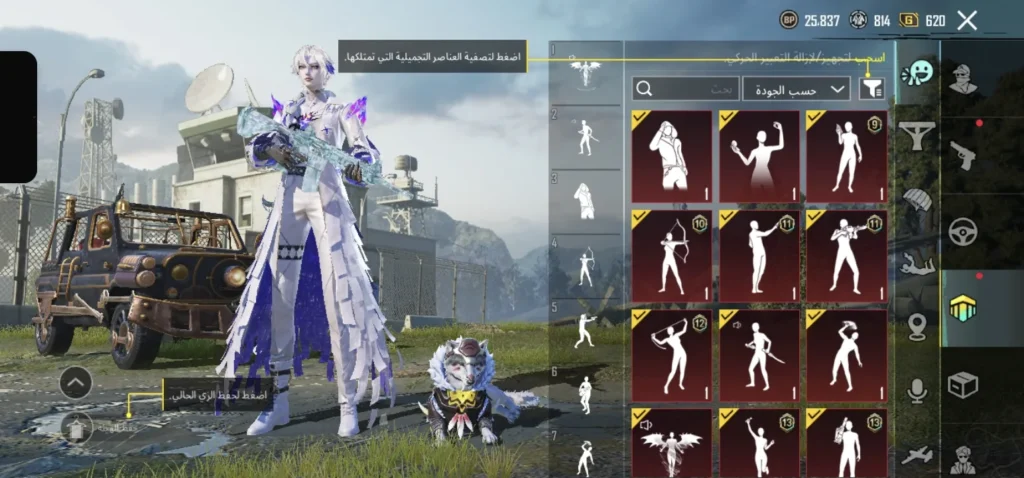Collapse panel with the up-arrow circle button
1024x478 pixels.
click(76, 382)
